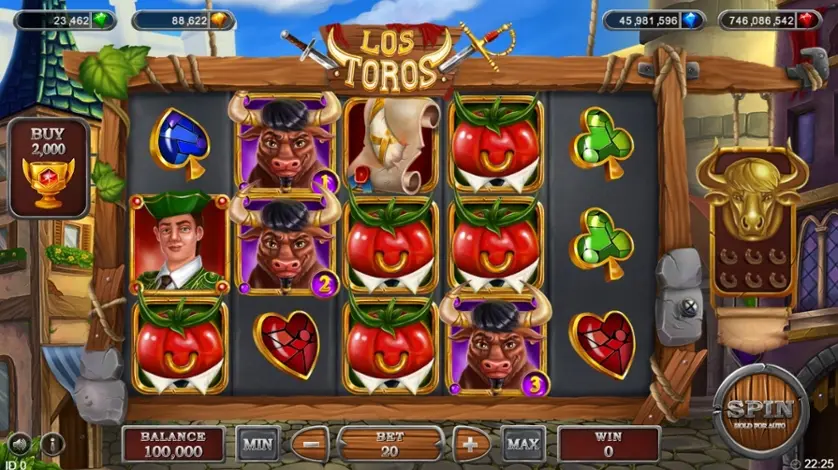Decrease the bet with the minus button
The height and width of the screenshot is (470, 838).
[x=312, y=442]
